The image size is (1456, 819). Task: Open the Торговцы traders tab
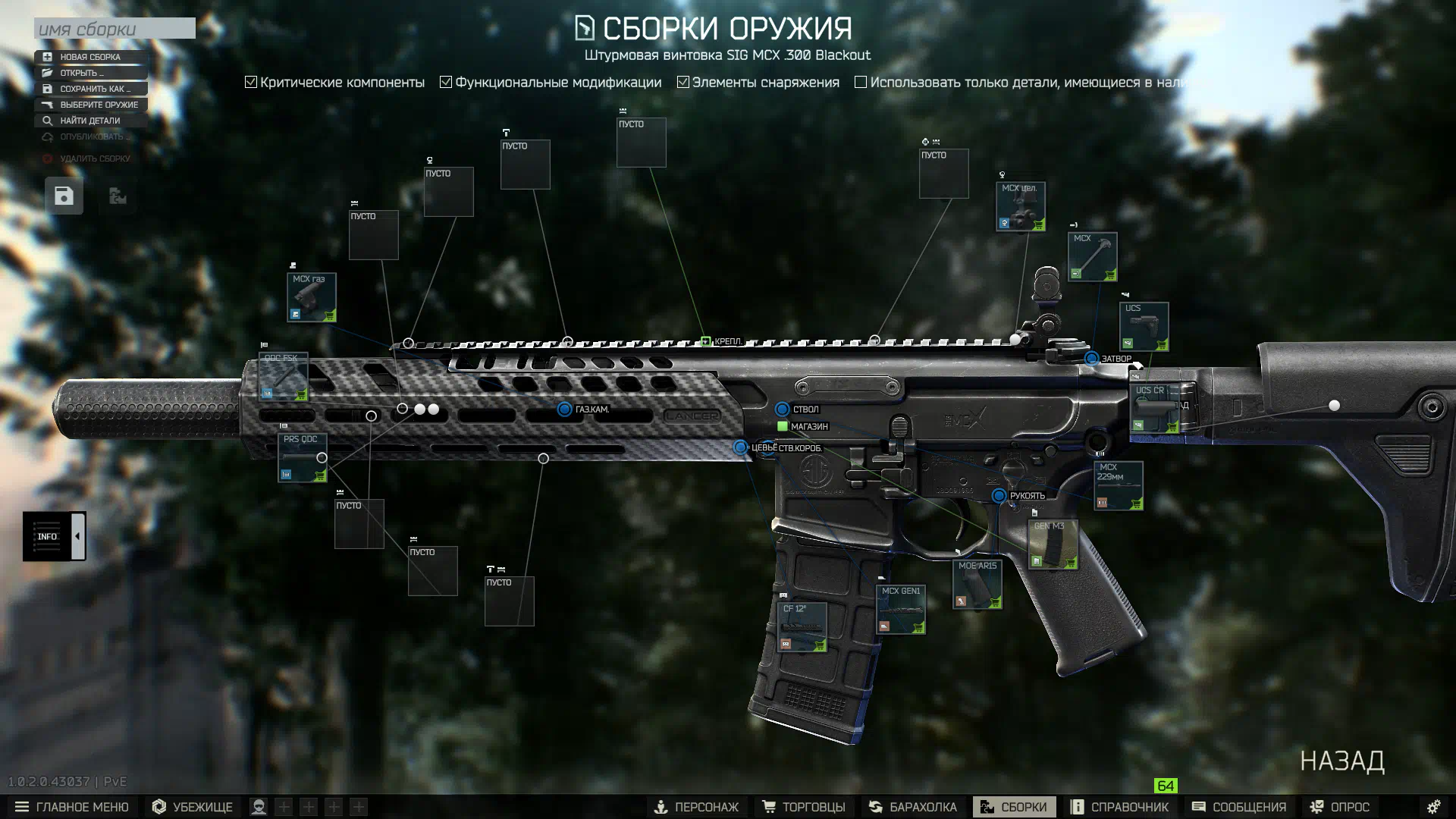804,807
